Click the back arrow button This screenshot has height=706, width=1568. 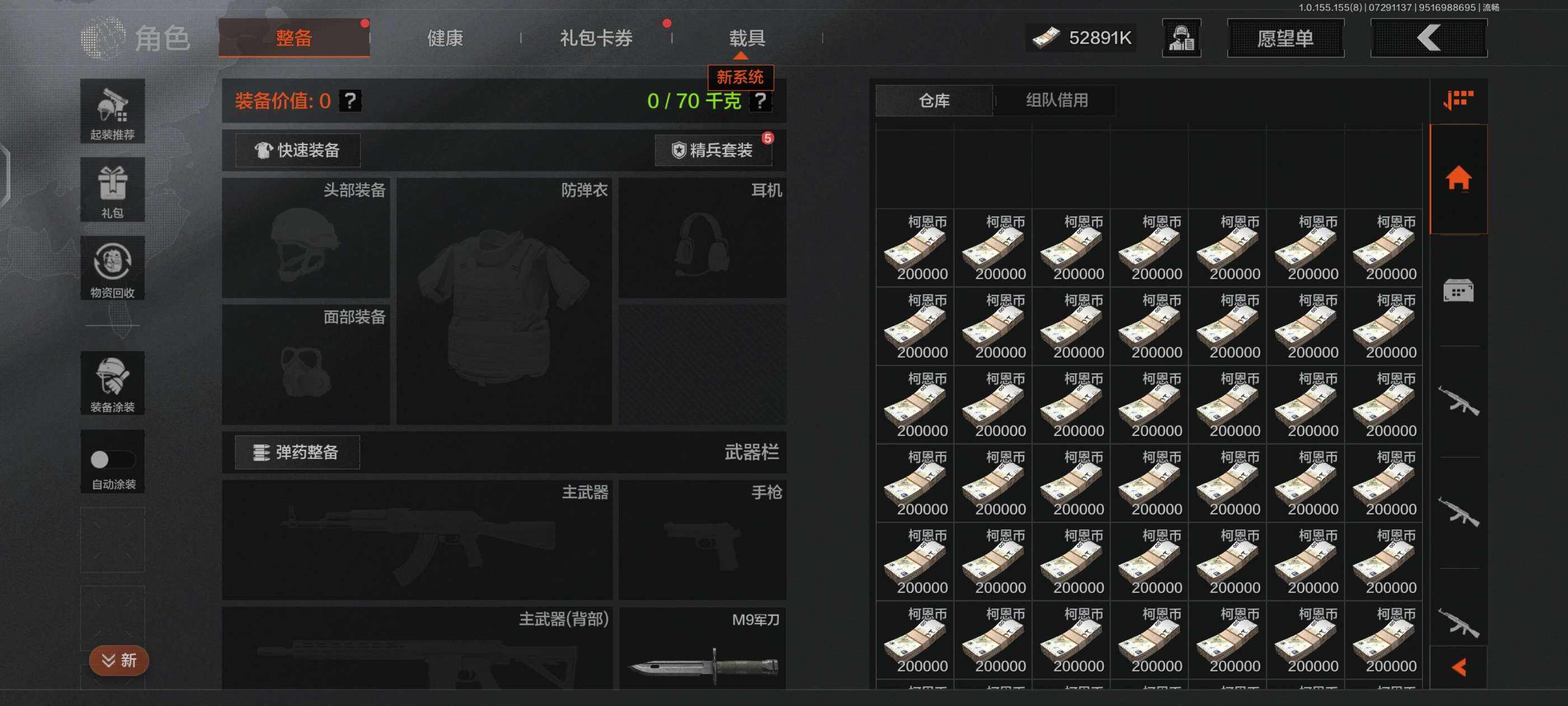tap(1428, 38)
